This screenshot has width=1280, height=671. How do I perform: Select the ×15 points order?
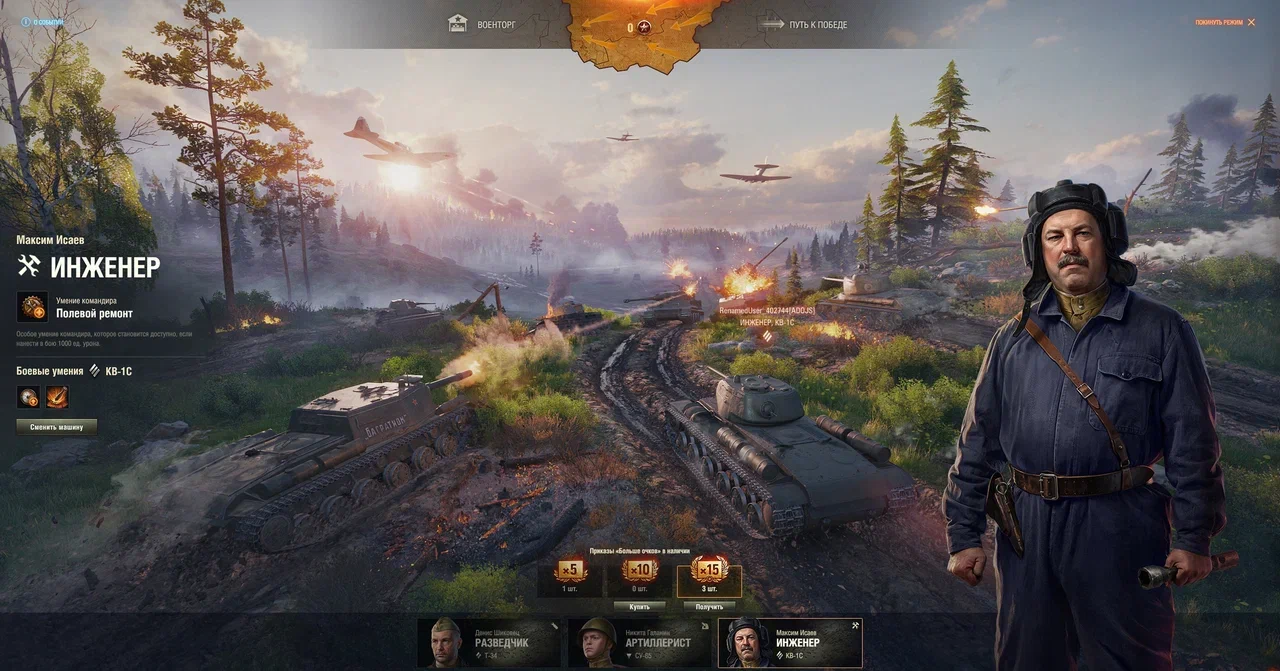point(709,575)
